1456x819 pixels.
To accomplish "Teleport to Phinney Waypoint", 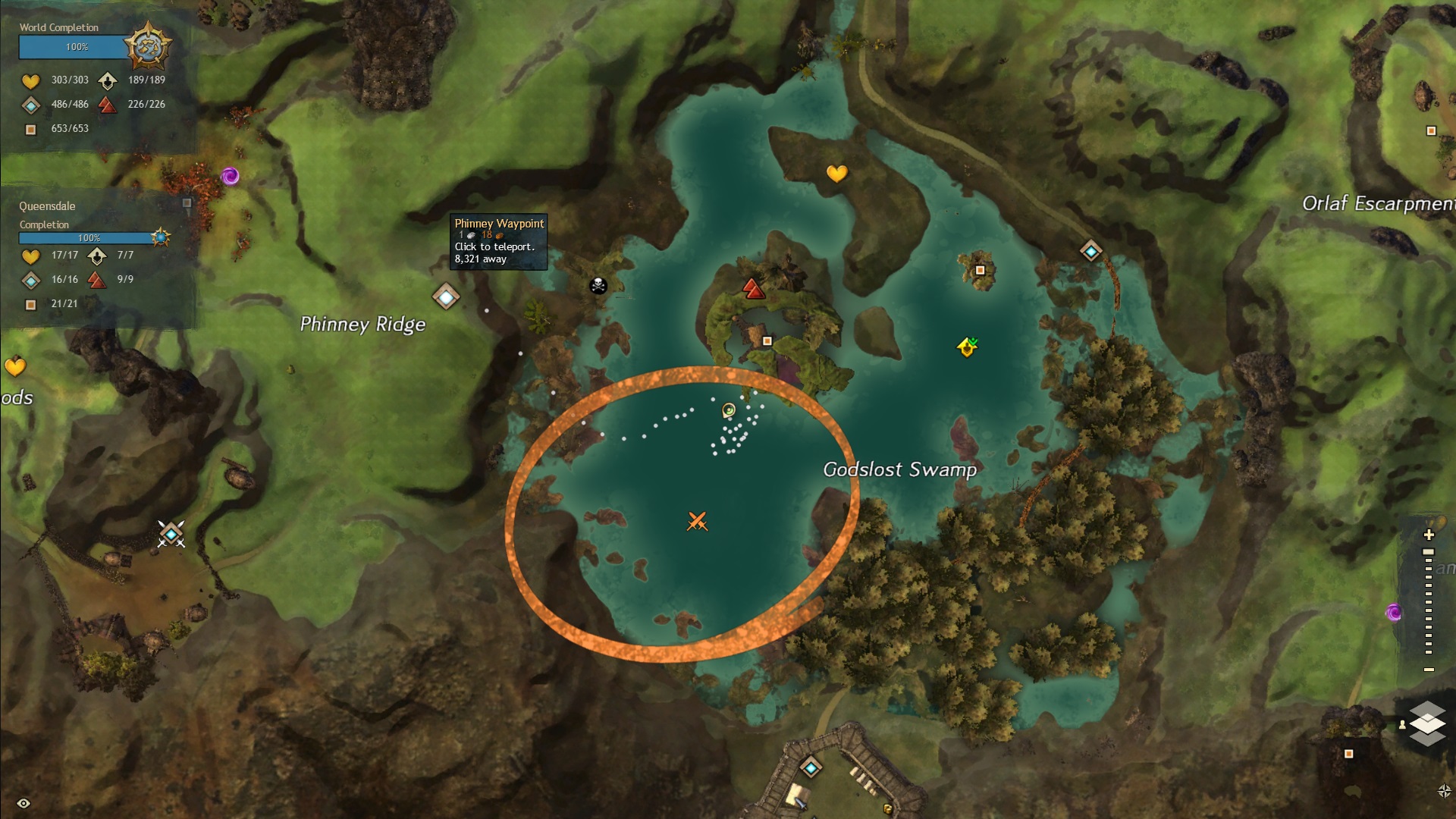I will tap(446, 297).
